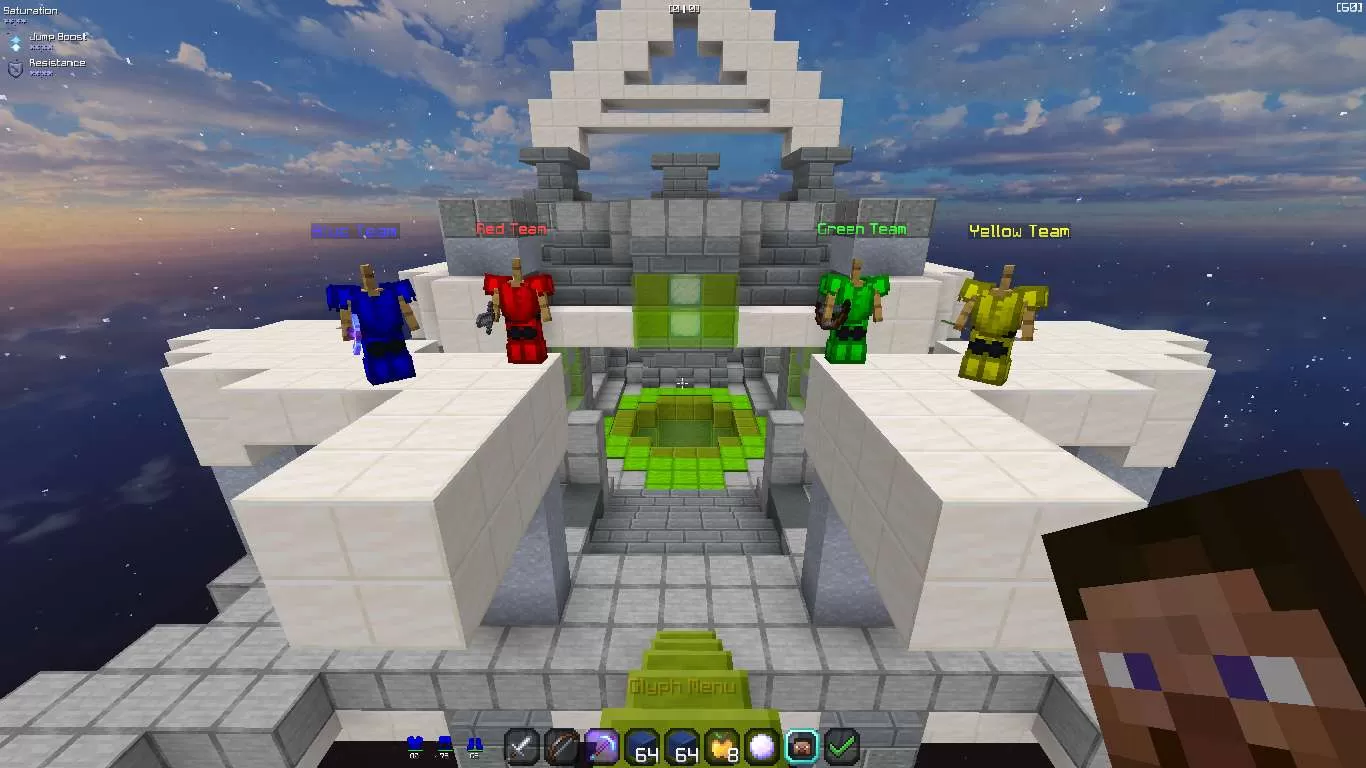The height and width of the screenshot is (768, 1366).
Task: Select the enchanted purple pickaxe slot
Action: [602, 746]
